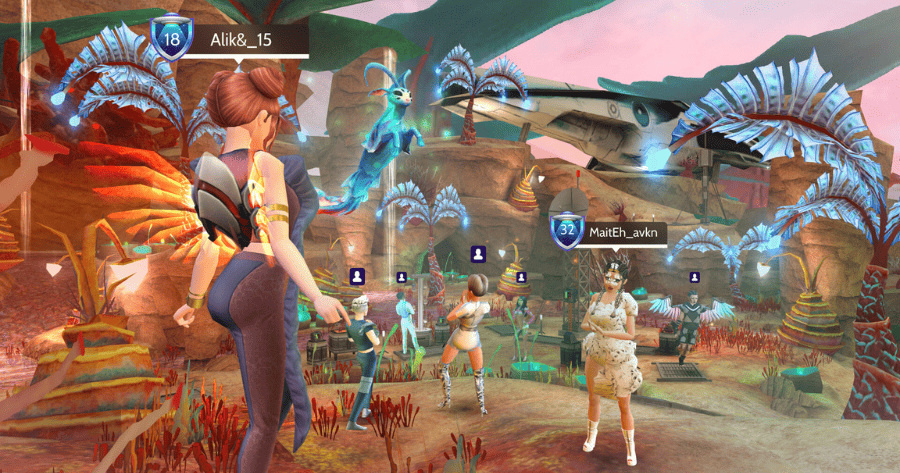The height and width of the screenshot is (473, 900).
Task: Open profile icon above the white-haired avatar
Action: pos(357,274)
